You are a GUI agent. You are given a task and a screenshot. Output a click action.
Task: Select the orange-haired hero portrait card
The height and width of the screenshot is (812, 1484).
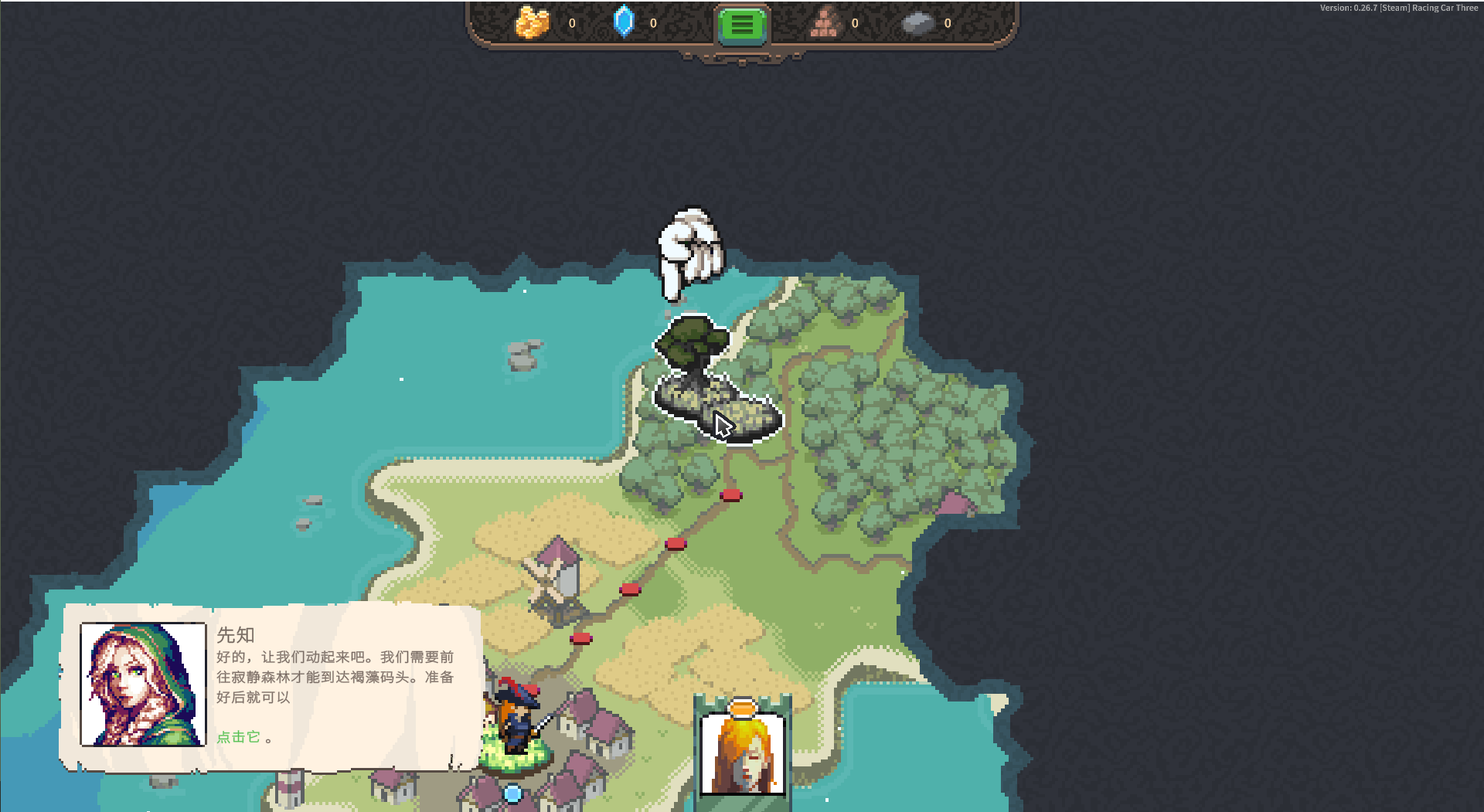[x=742, y=752]
